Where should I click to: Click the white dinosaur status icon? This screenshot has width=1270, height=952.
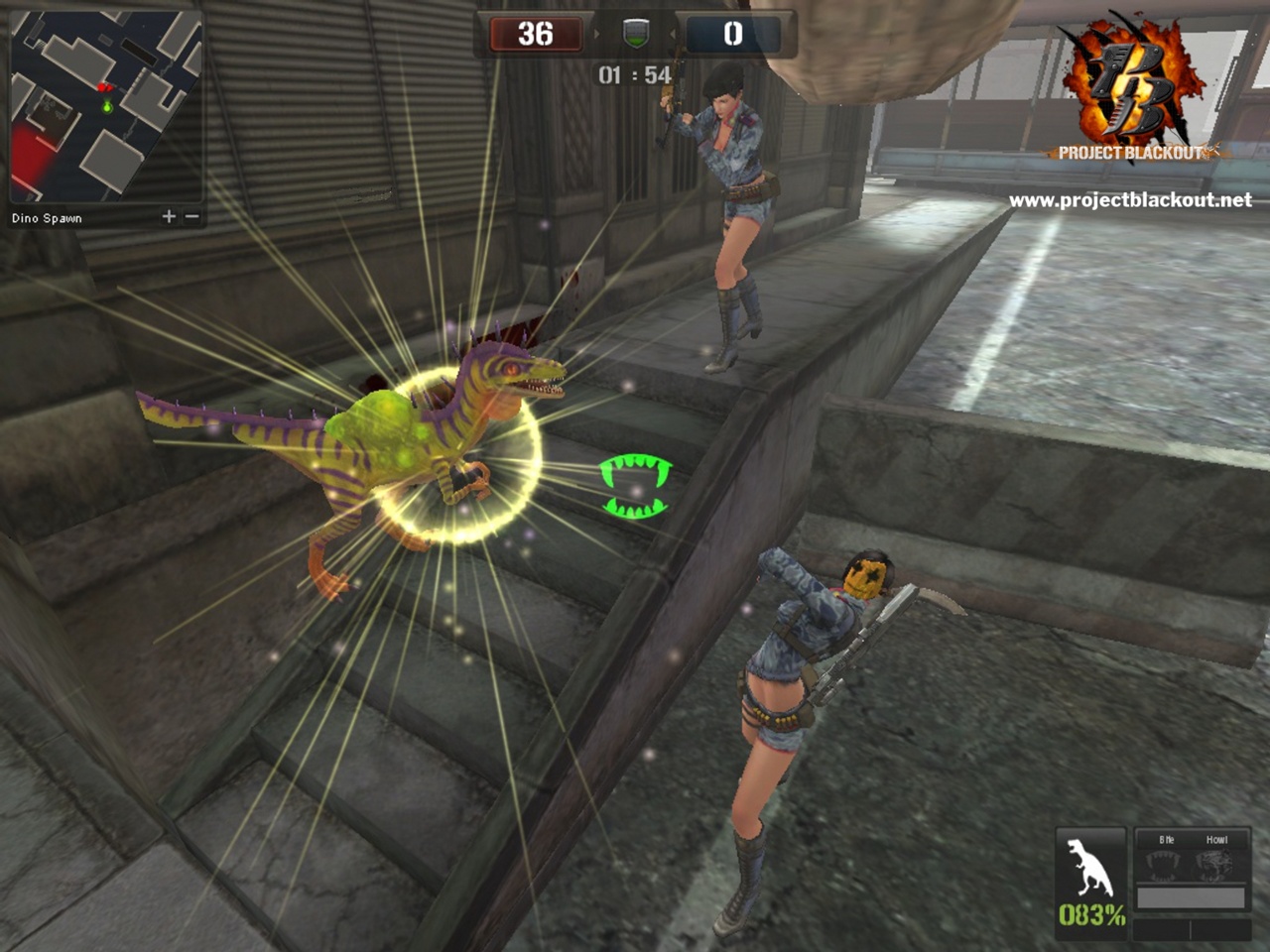tap(1089, 867)
